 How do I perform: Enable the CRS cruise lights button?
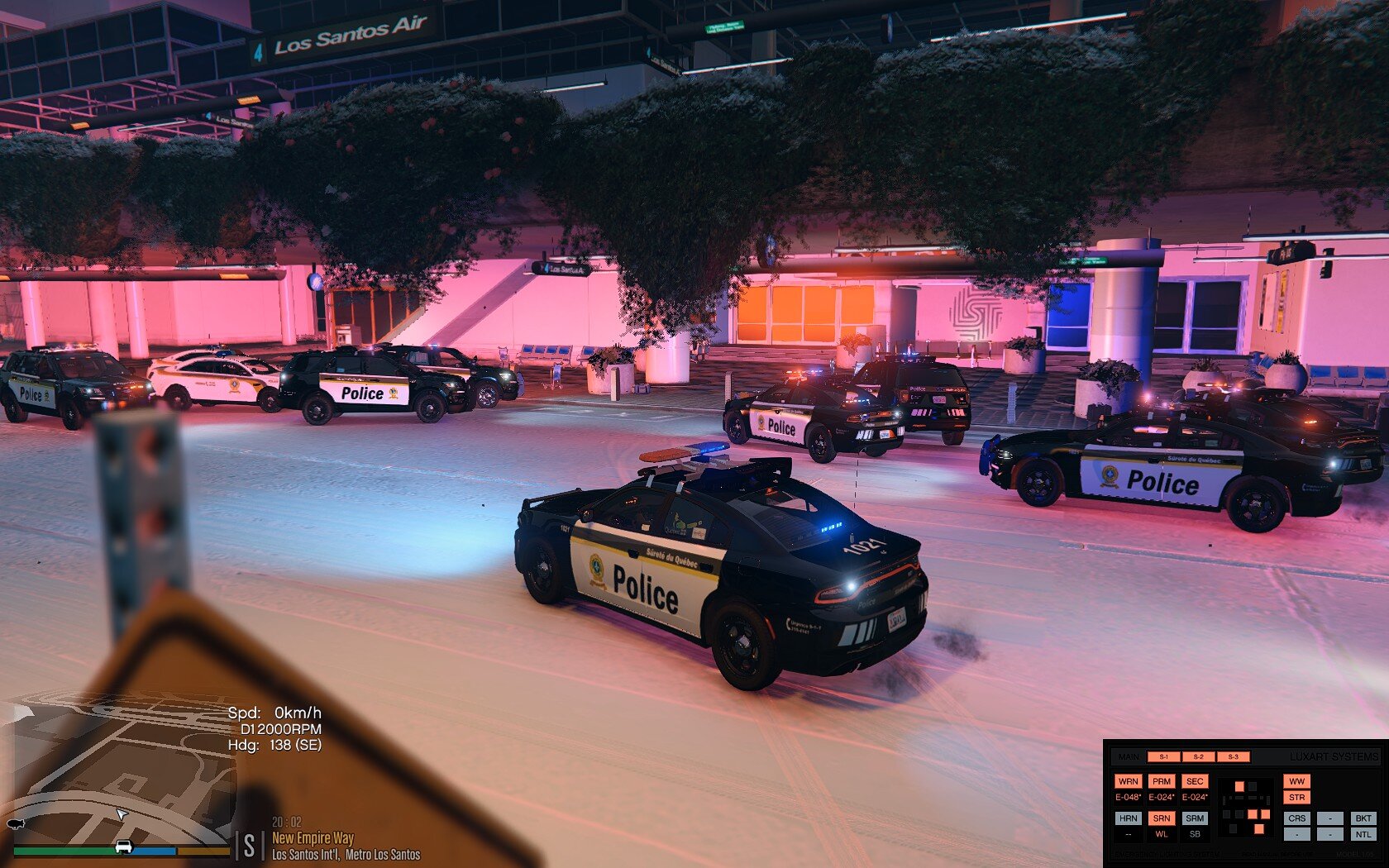1296,818
